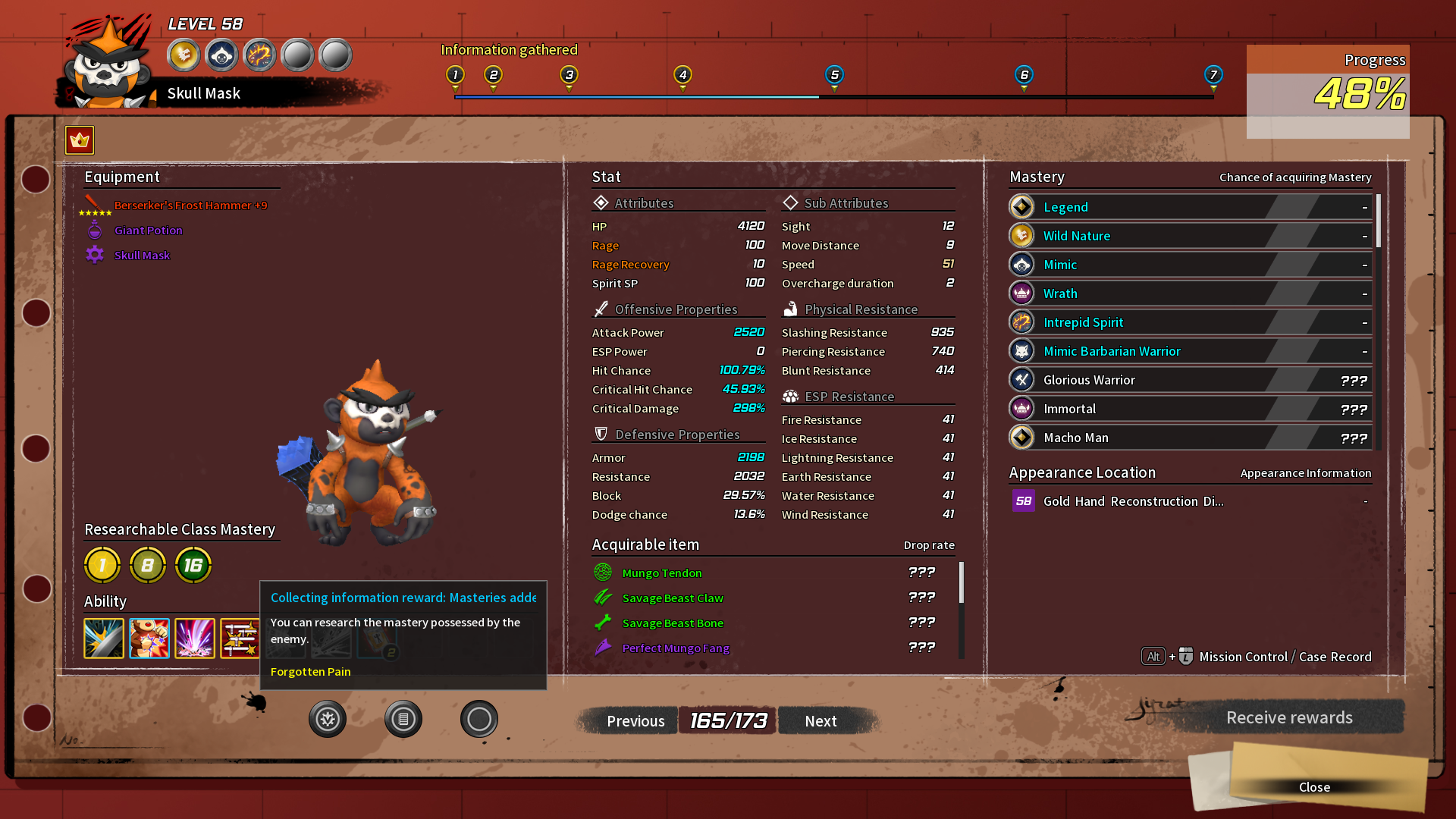Screen dimensions: 1456x819
Task: Open the Macho Man mastery entry
Action: click(1190, 438)
